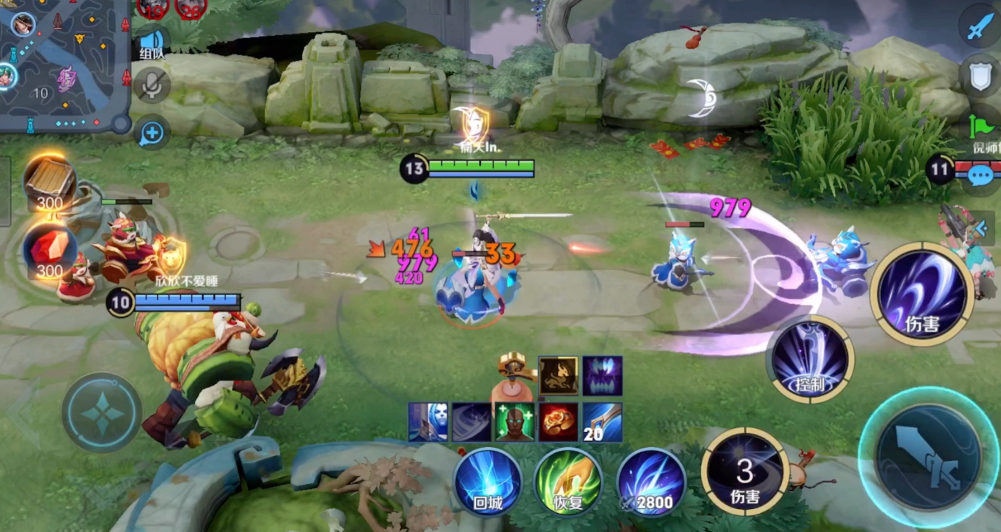This screenshot has height=532, width=1001.
Task: Toggle the 组队 team speaker
Action: tap(152, 42)
